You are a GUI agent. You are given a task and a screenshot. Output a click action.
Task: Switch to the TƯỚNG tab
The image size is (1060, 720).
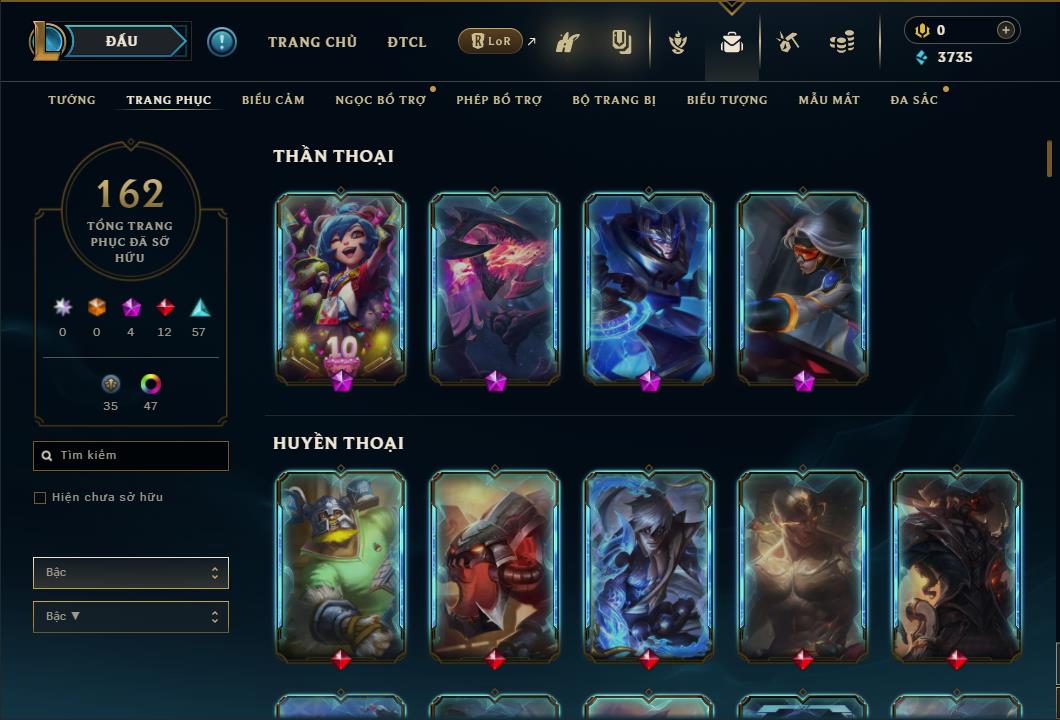[72, 100]
